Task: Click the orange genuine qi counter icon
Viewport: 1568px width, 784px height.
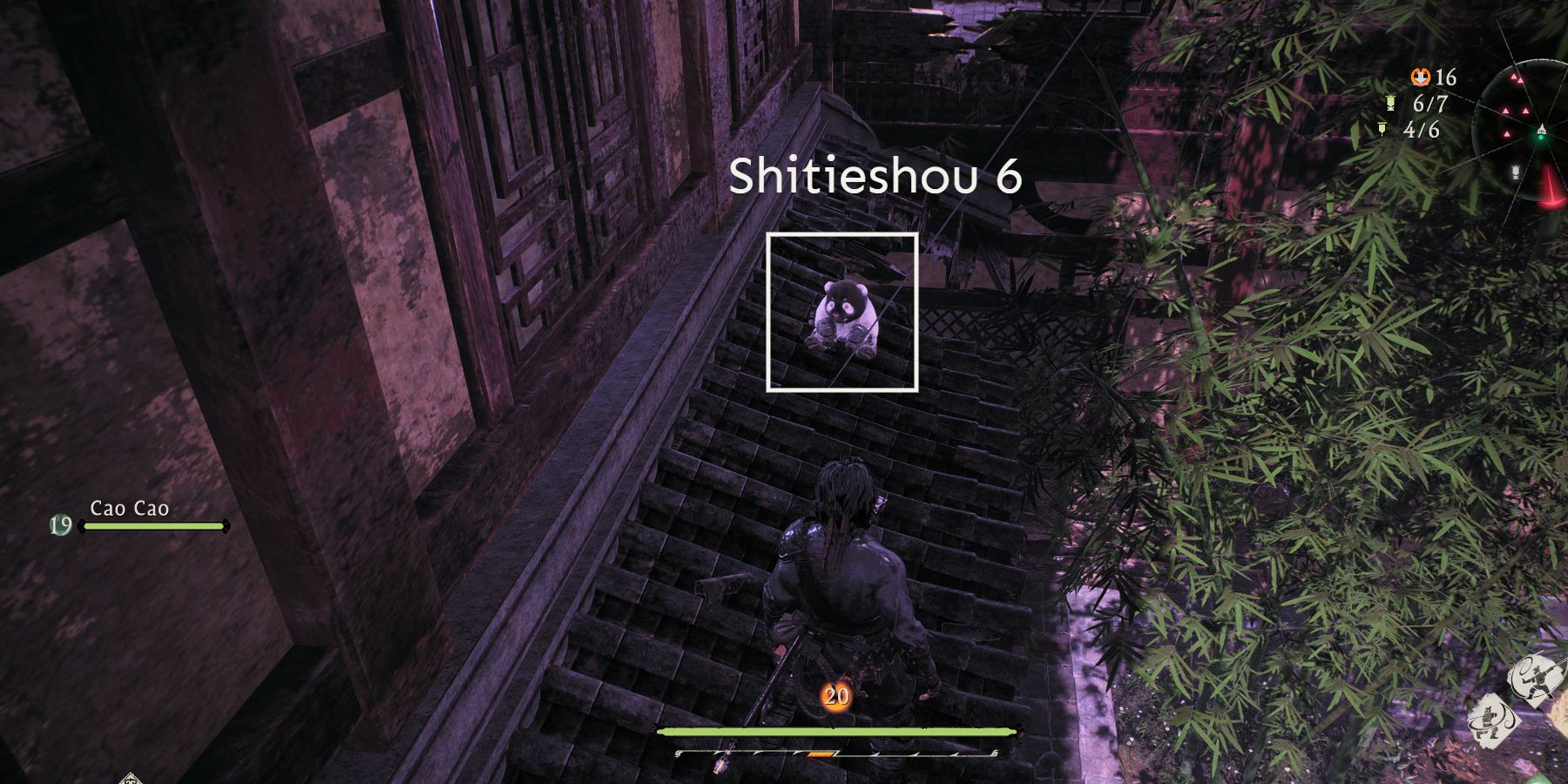Action: [x=1421, y=77]
